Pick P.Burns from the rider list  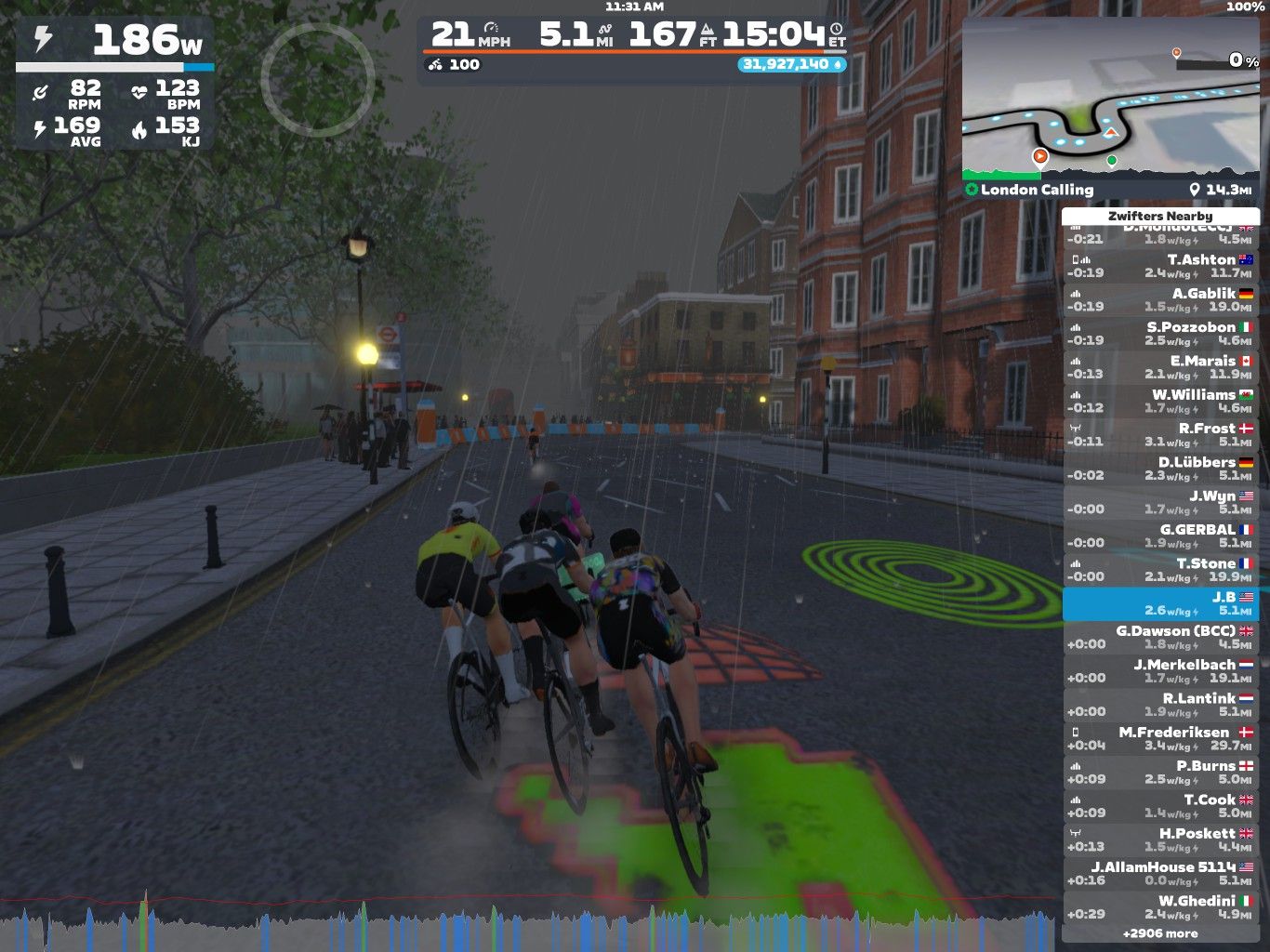1160,773
